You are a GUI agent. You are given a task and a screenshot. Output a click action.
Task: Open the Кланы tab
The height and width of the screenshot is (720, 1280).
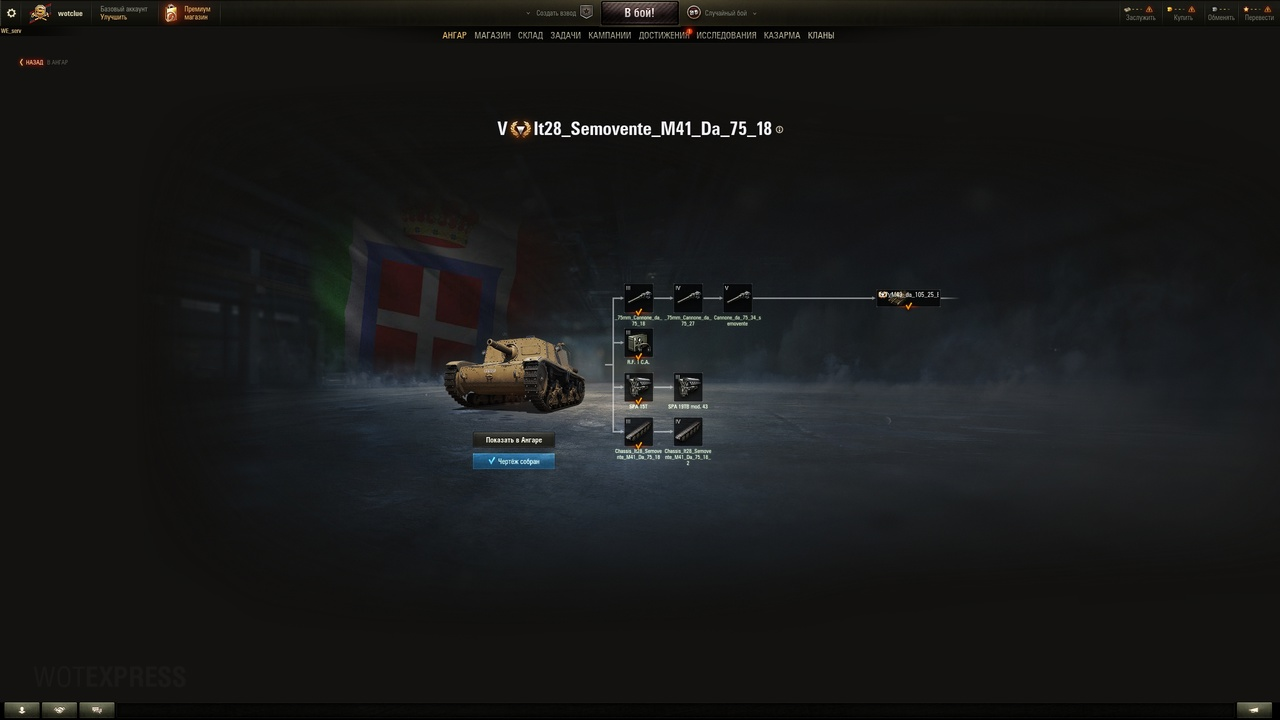coord(821,35)
